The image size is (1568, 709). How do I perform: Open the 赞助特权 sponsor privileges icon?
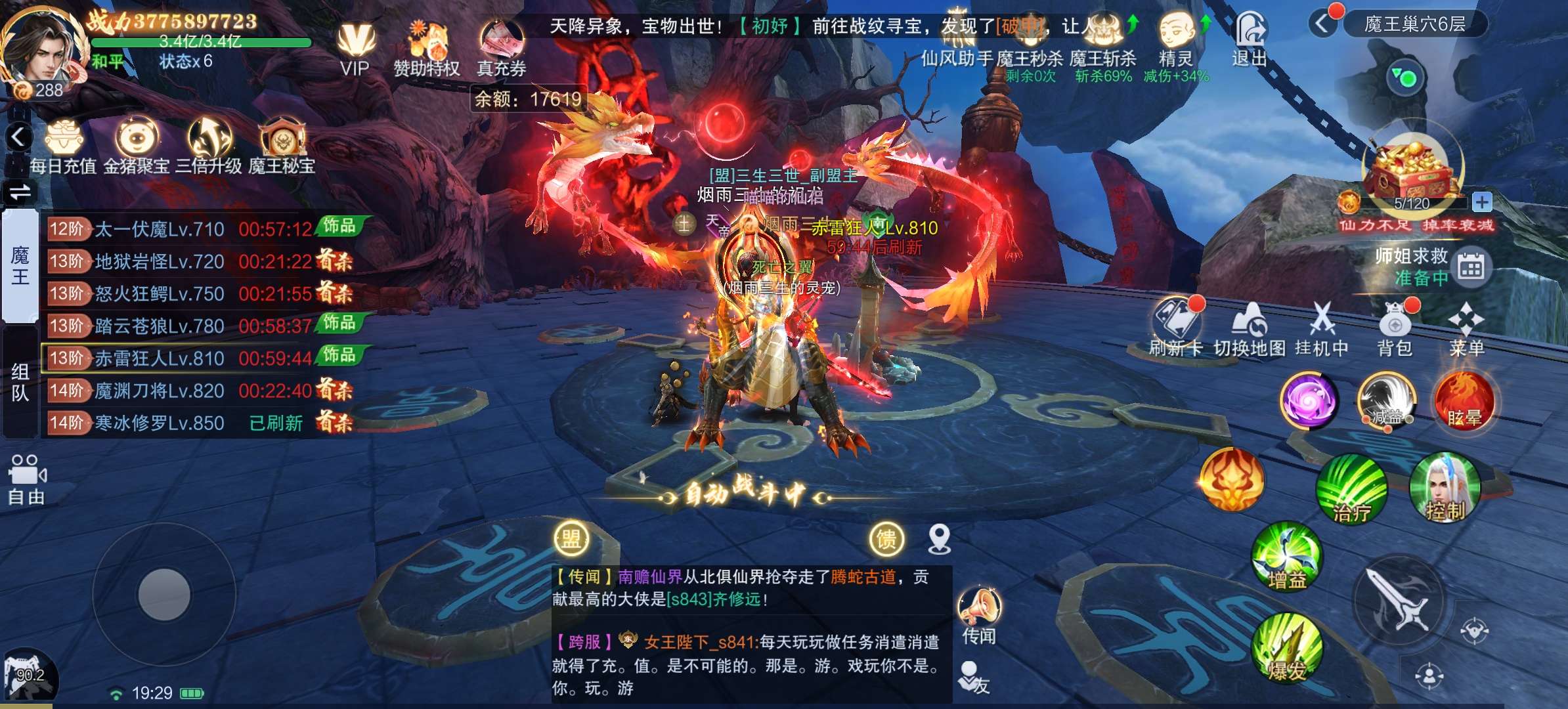(427, 49)
